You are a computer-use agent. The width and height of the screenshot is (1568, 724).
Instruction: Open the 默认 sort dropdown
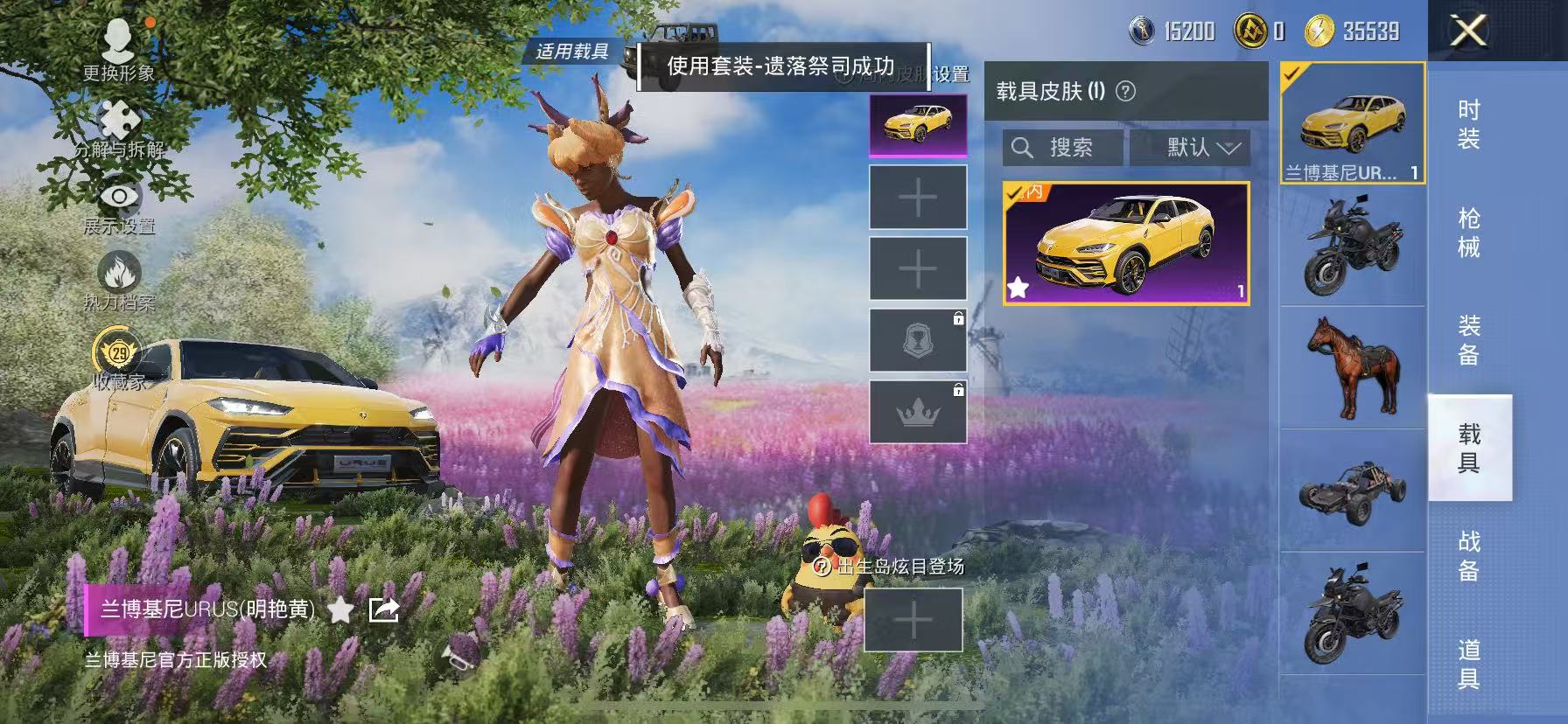click(x=1190, y=148)
